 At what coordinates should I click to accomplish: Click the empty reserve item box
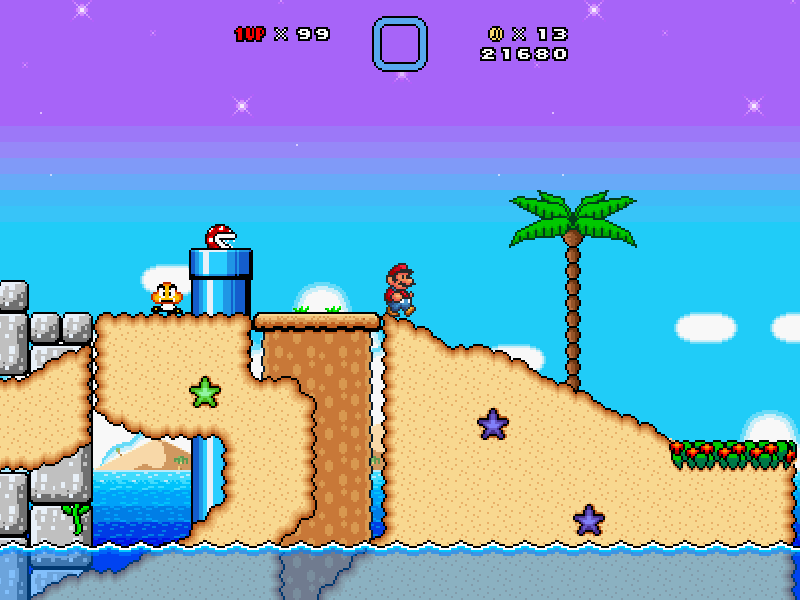pyautogui.click(x=400, y=44)
